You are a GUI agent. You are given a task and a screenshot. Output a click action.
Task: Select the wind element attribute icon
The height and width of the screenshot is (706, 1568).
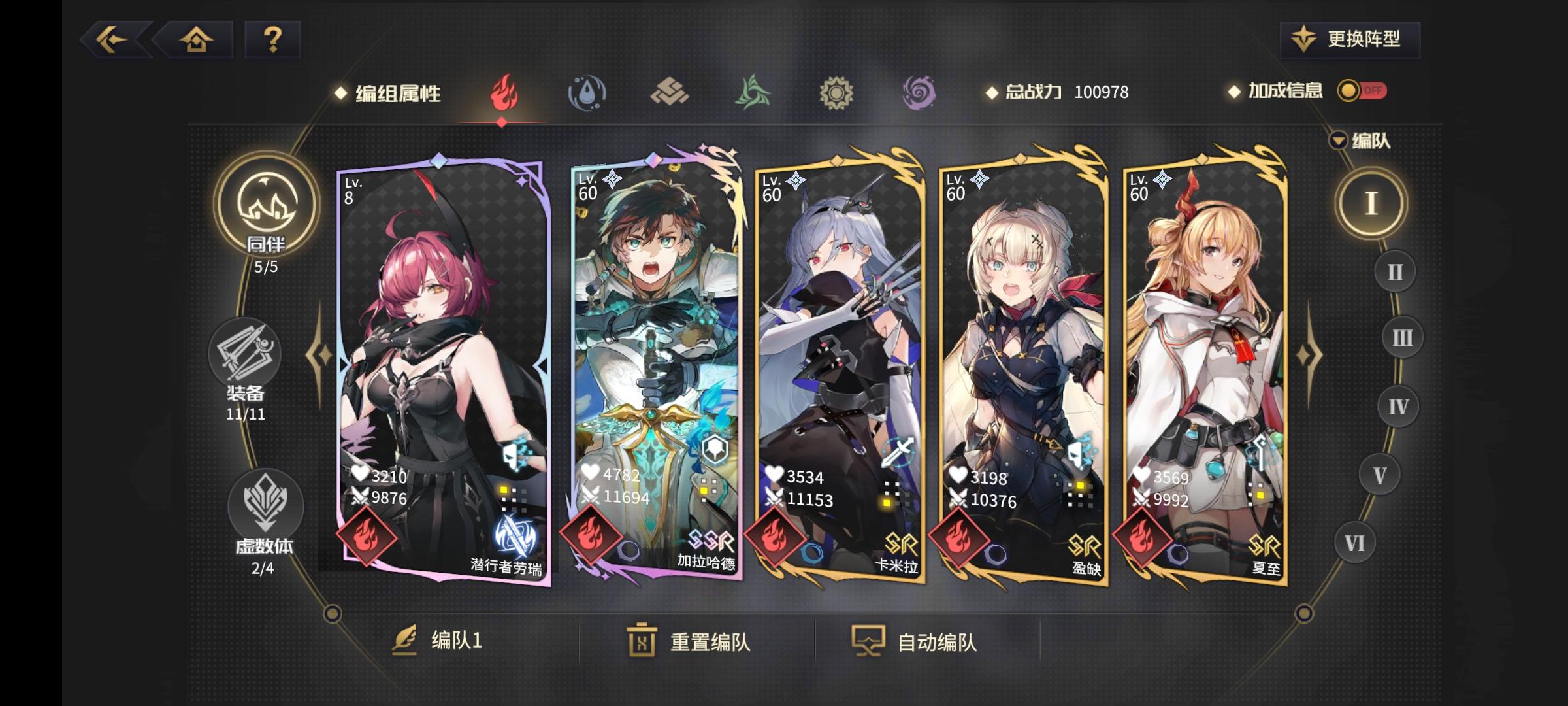(753, 93)
